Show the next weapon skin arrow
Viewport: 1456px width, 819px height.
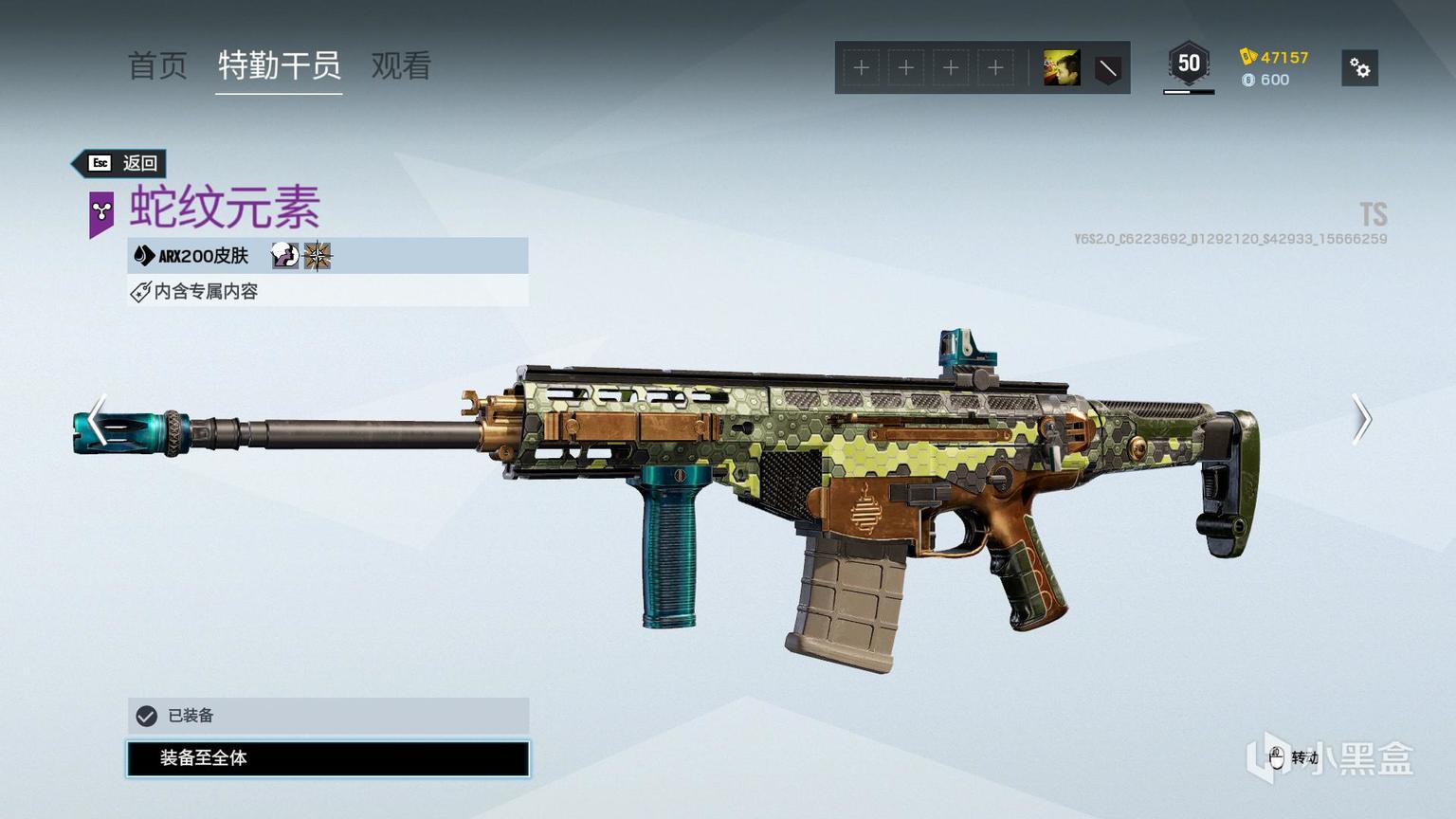[x=1361, y=419]
